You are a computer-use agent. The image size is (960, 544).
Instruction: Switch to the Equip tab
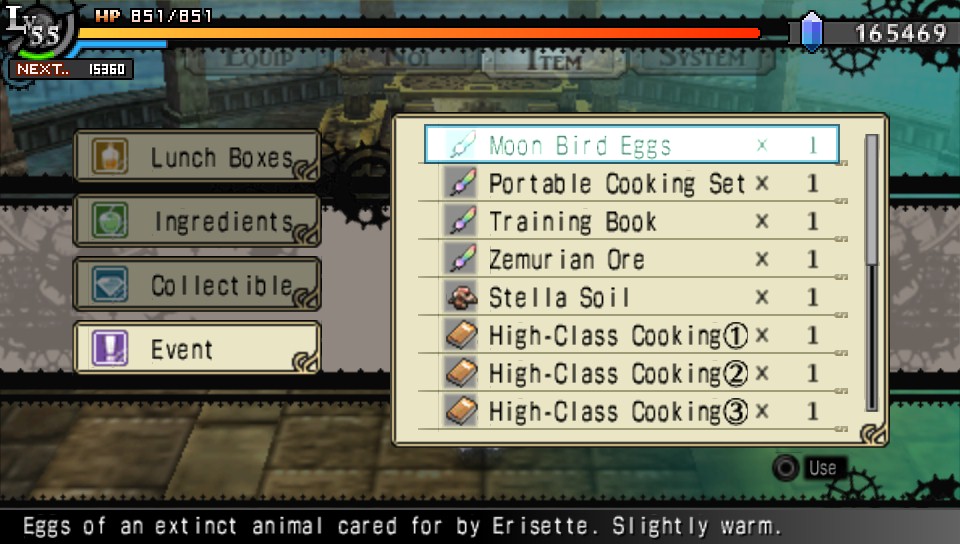click(259, 58)
